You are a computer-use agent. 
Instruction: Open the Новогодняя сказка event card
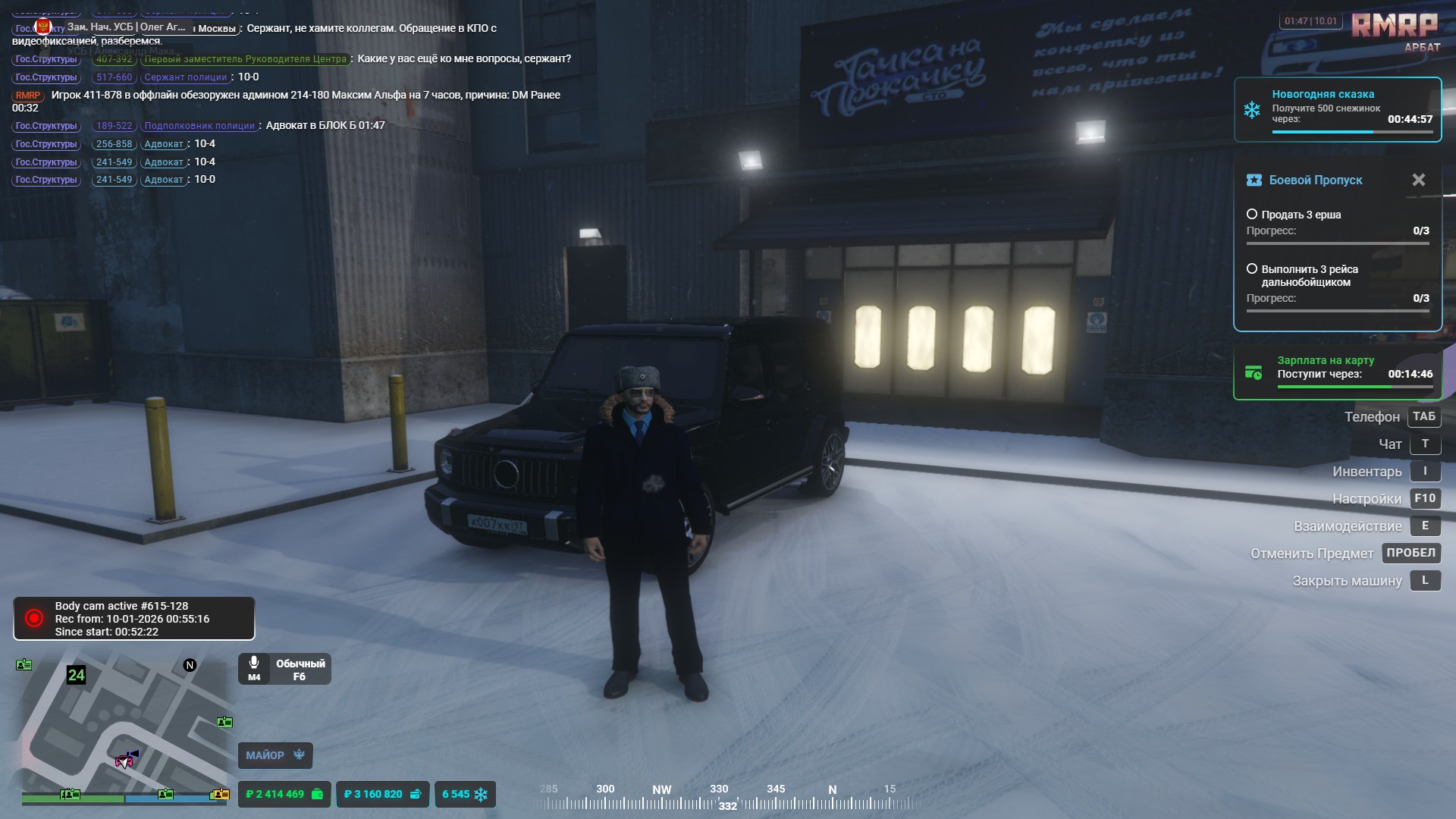pyautogui.click(x=1337, y=109)
